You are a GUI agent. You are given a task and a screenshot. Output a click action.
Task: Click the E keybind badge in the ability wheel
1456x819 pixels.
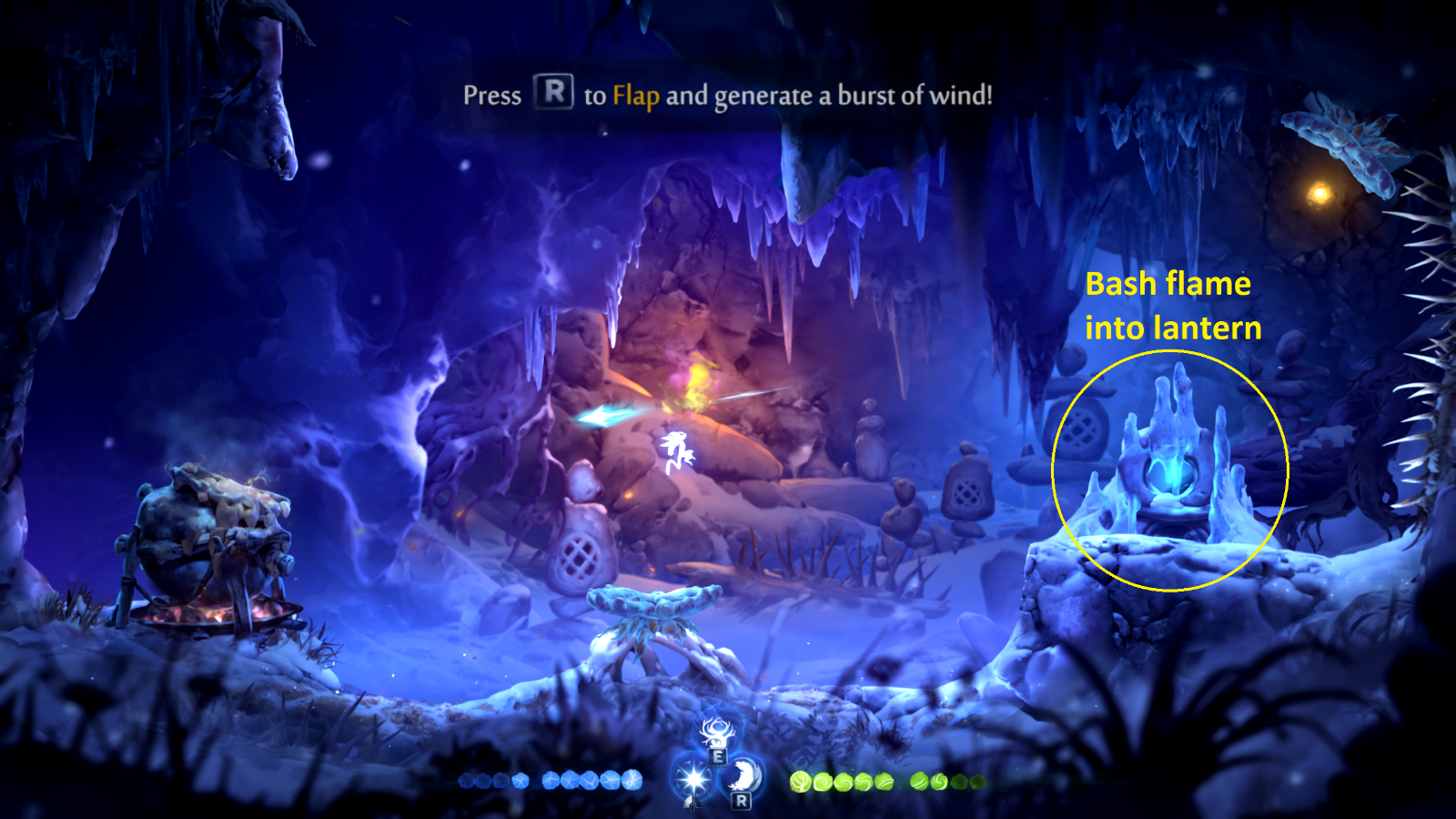(717, 756)
